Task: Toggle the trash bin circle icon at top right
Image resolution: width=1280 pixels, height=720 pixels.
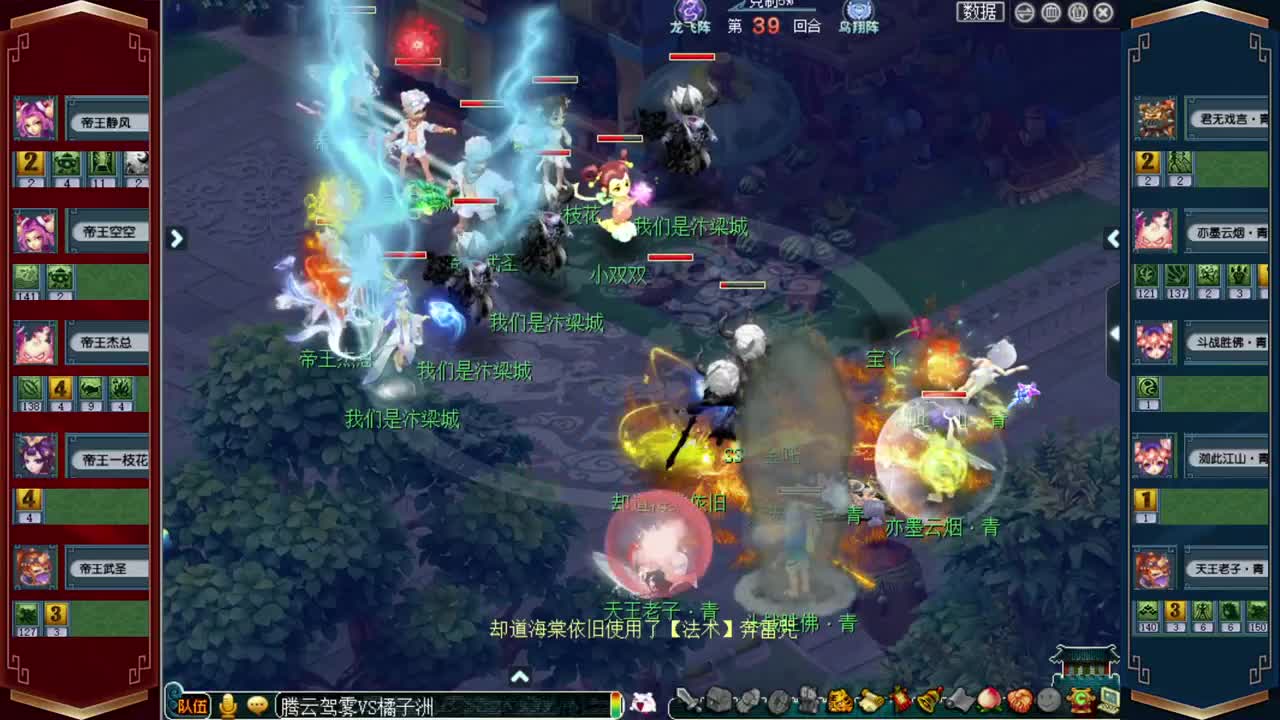Action: tap(1051, 12)
